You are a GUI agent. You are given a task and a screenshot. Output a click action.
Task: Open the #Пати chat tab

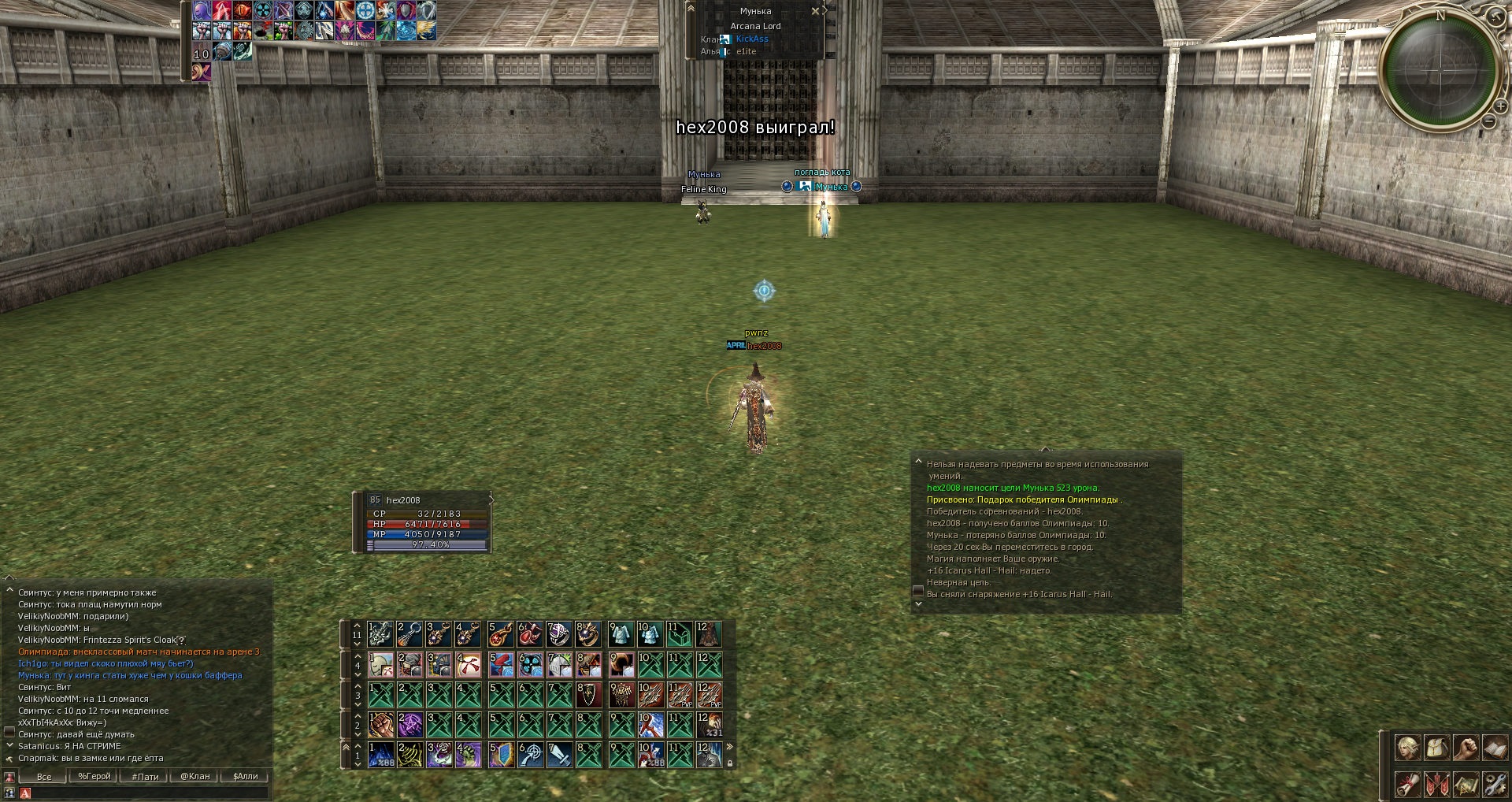point(145,776)
